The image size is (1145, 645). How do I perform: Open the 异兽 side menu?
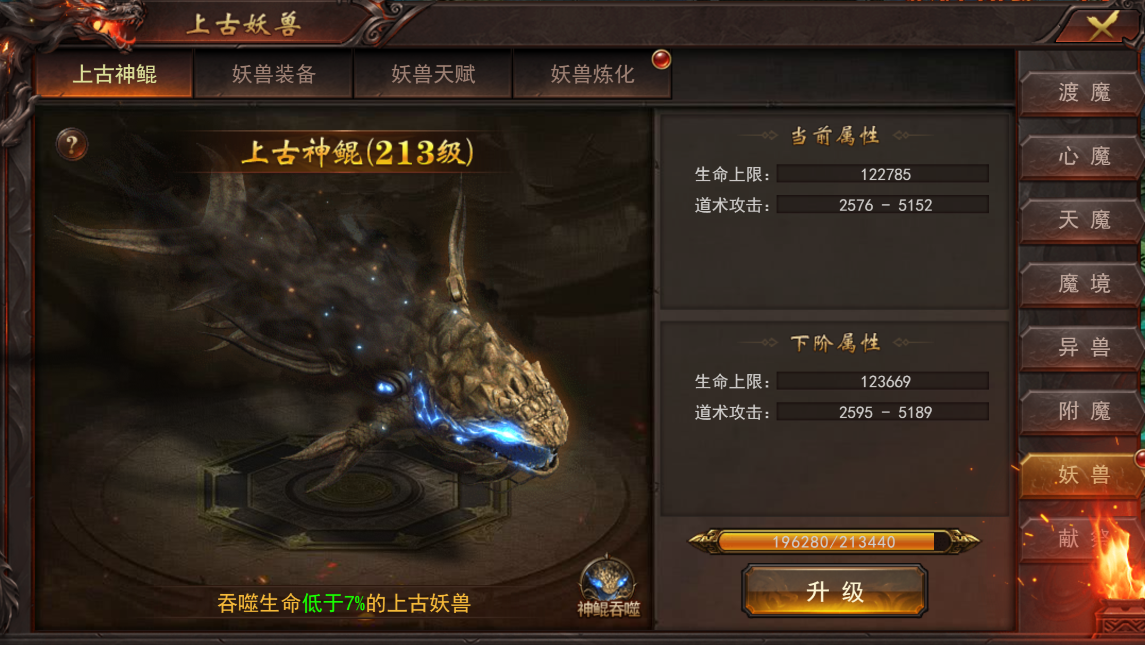point(1084,347)
